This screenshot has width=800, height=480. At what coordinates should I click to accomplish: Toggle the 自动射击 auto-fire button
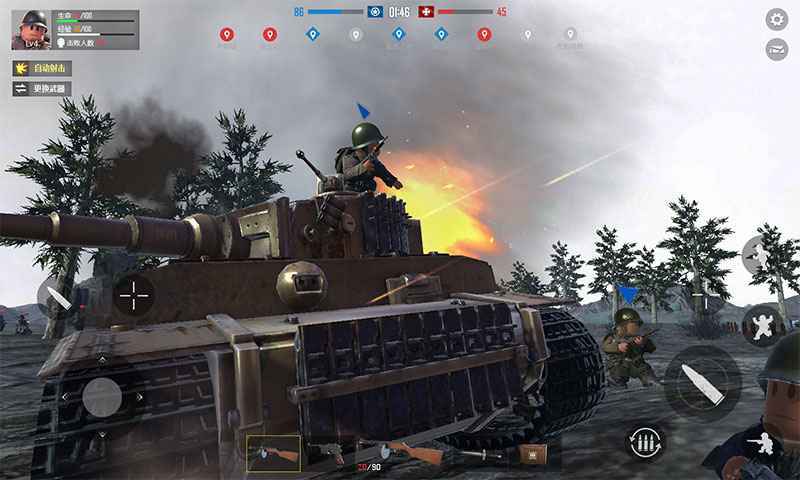click(x=41, y=68)
